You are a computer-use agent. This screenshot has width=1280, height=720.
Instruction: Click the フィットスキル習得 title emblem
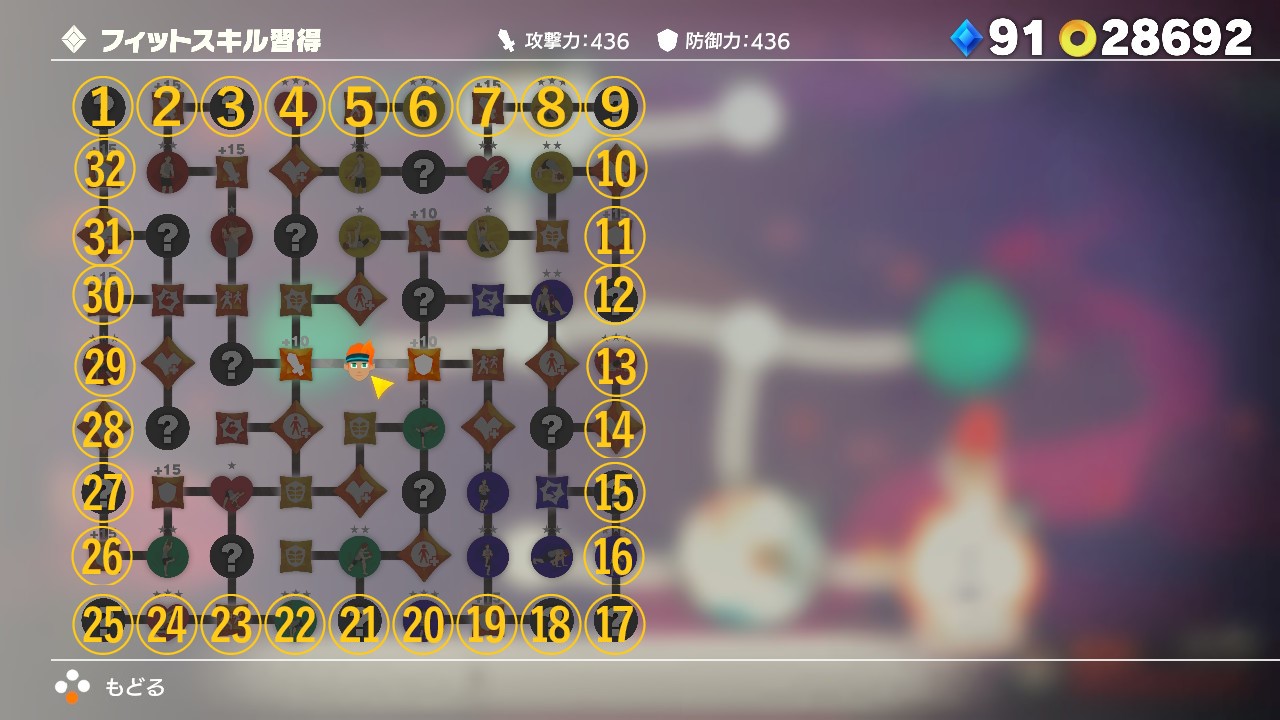[x=74, y=40]
